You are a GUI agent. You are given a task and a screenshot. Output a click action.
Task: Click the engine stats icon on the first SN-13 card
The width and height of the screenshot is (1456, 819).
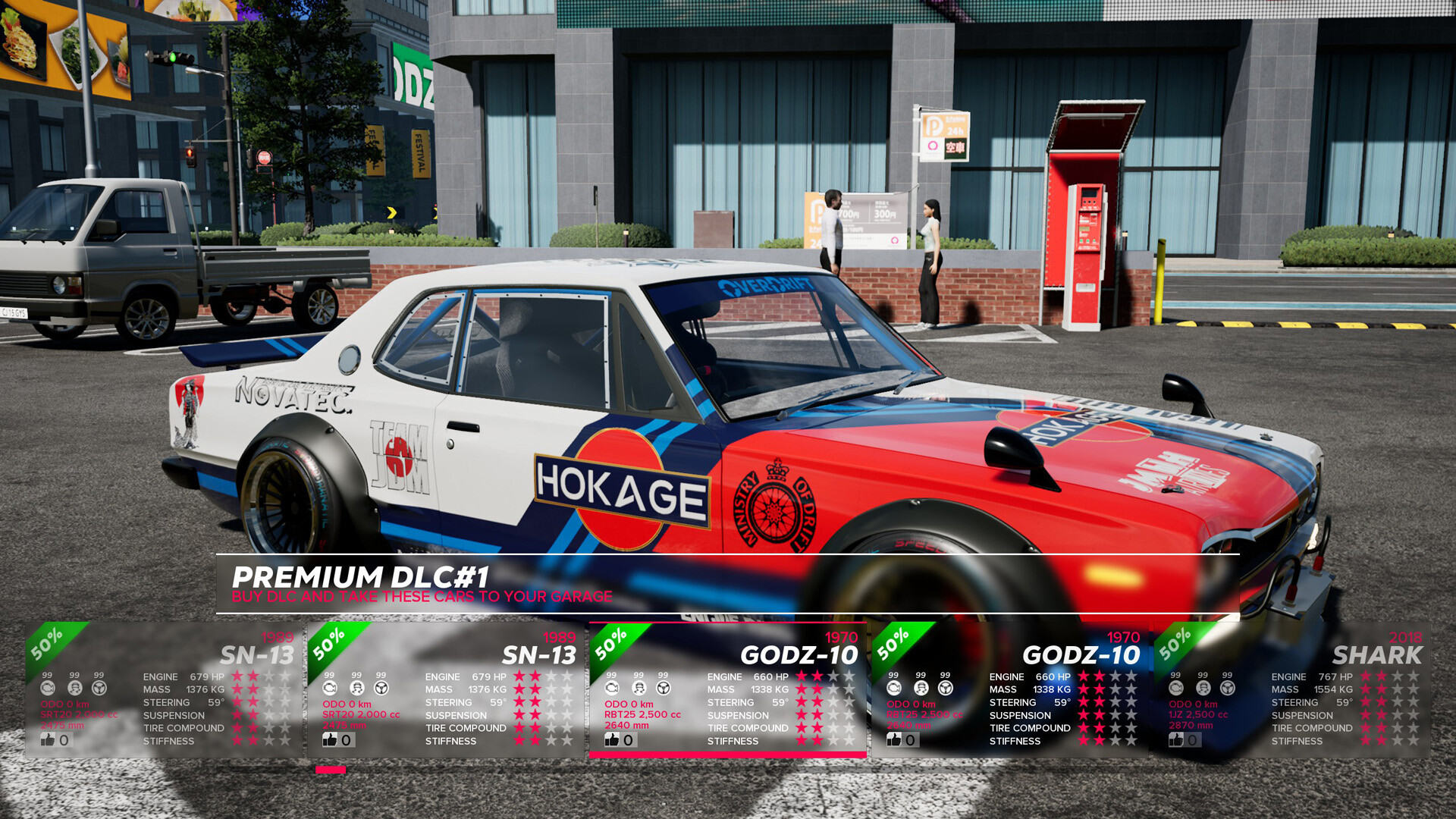pyautogui.click(x=49, y=689)
